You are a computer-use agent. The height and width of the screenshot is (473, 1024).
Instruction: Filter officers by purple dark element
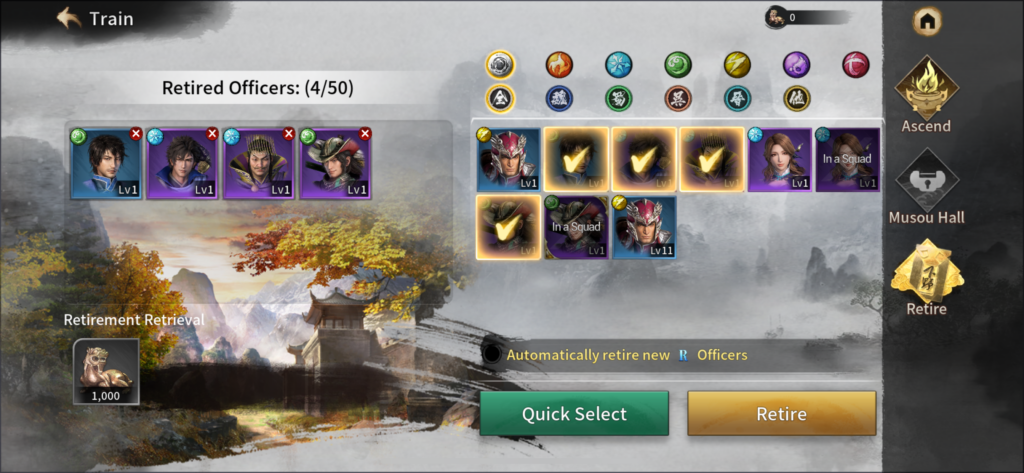pos(796,65)
